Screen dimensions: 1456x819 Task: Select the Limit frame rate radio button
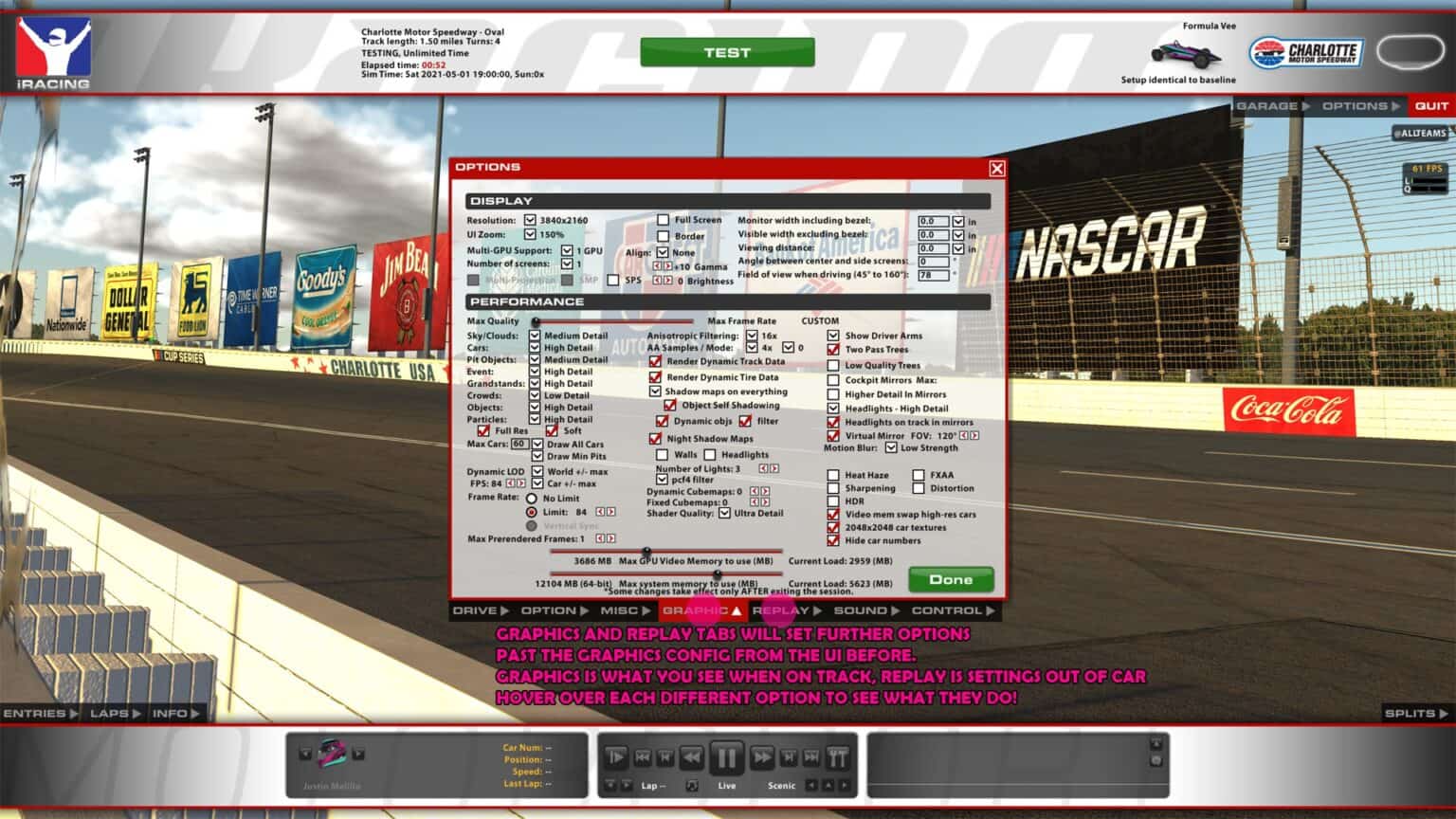click(x=531, y=512)
